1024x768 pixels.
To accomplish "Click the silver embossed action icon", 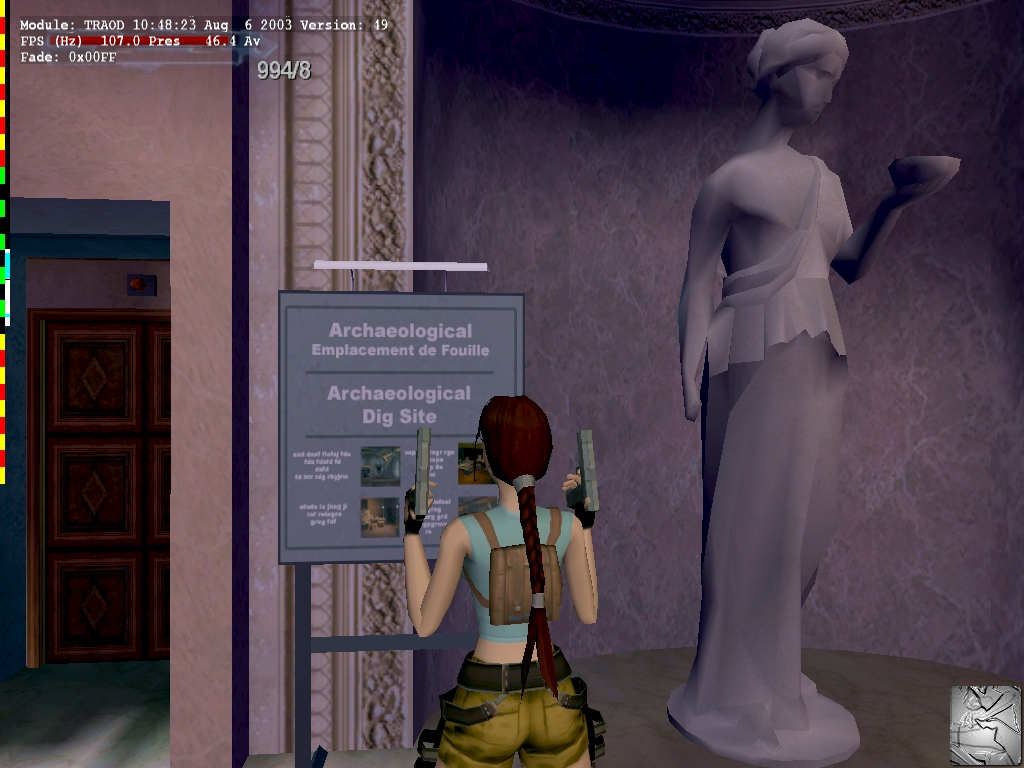I will [985, 724].
